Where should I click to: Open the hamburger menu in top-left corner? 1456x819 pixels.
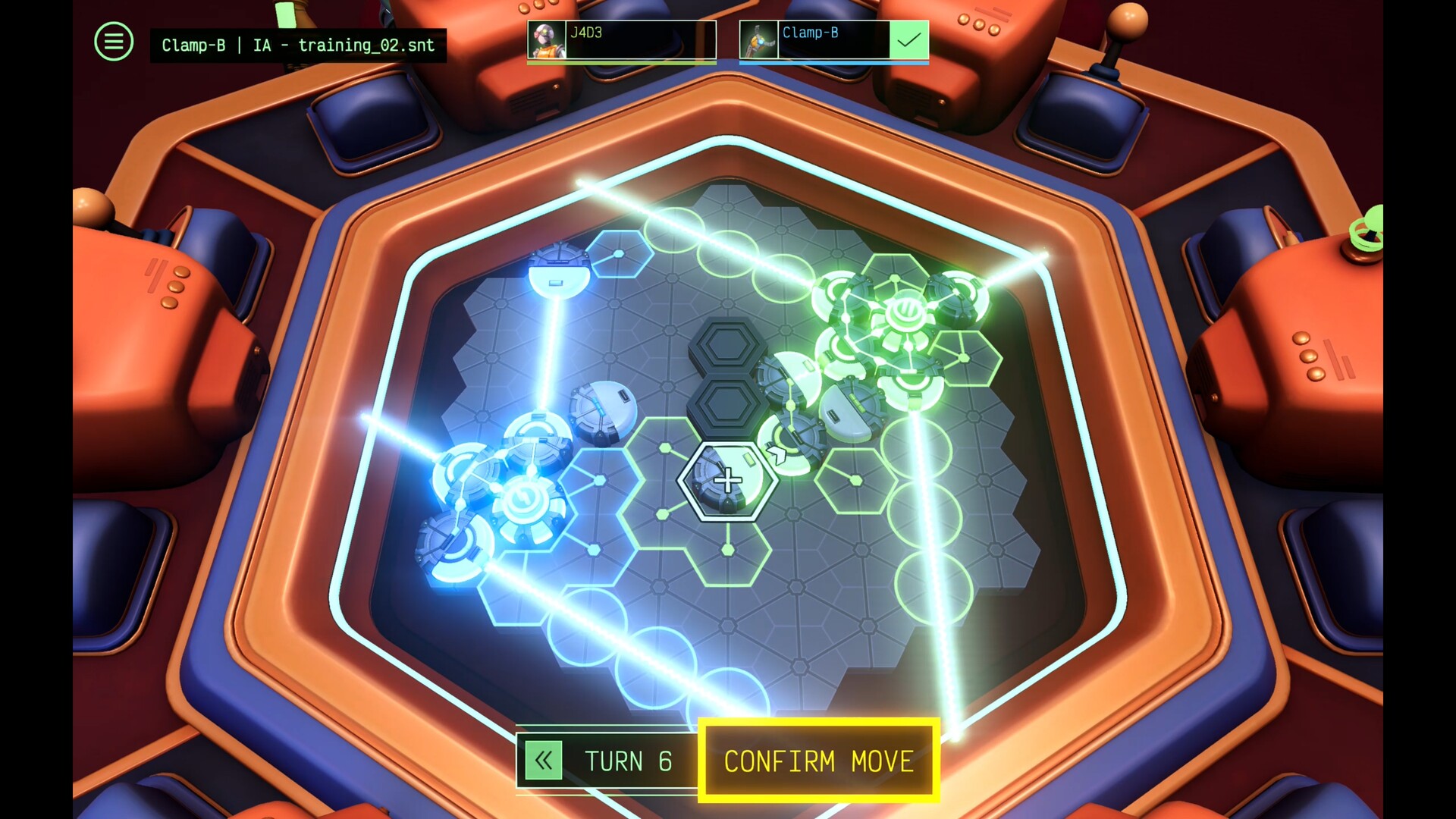coord(112,41)
